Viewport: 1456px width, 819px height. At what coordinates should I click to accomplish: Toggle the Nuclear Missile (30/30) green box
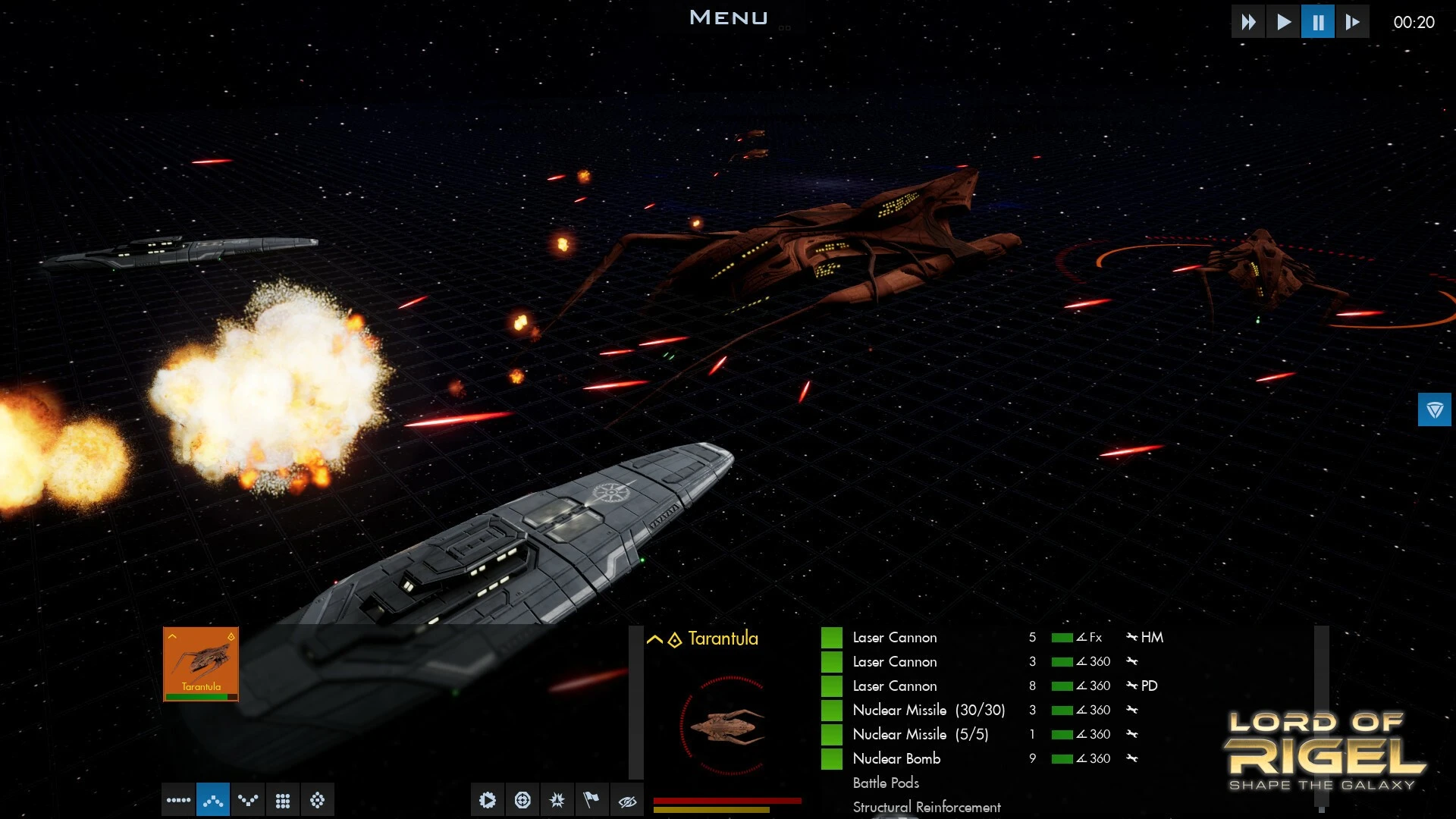(x=832, y=711)
